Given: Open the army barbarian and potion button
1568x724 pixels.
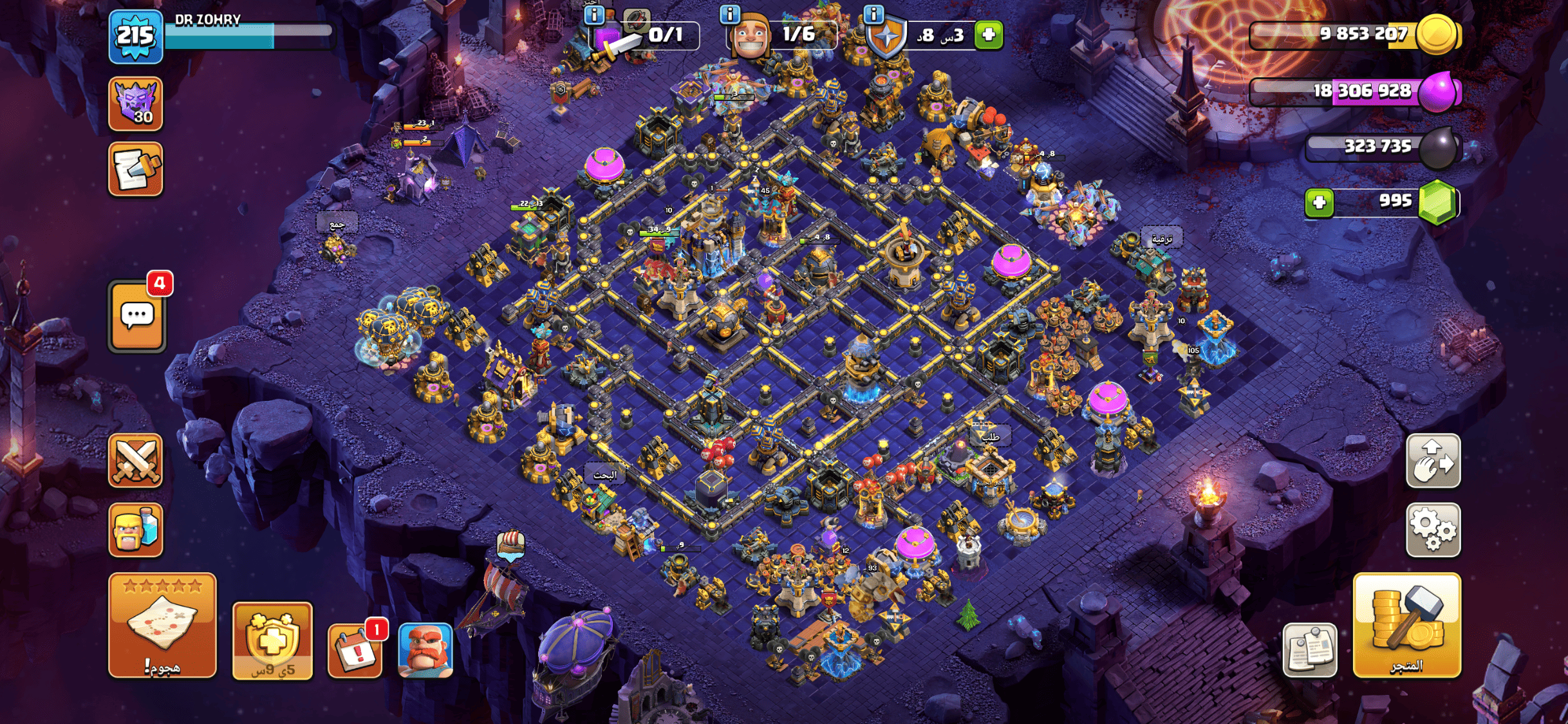Looking at the screenshot, I should click(136, 530).
